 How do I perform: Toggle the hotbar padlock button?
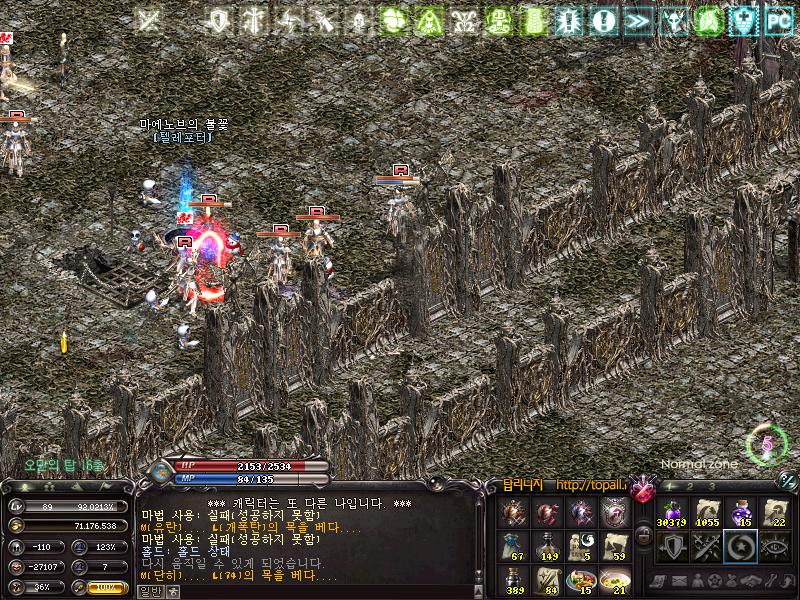tap(645, 535)
